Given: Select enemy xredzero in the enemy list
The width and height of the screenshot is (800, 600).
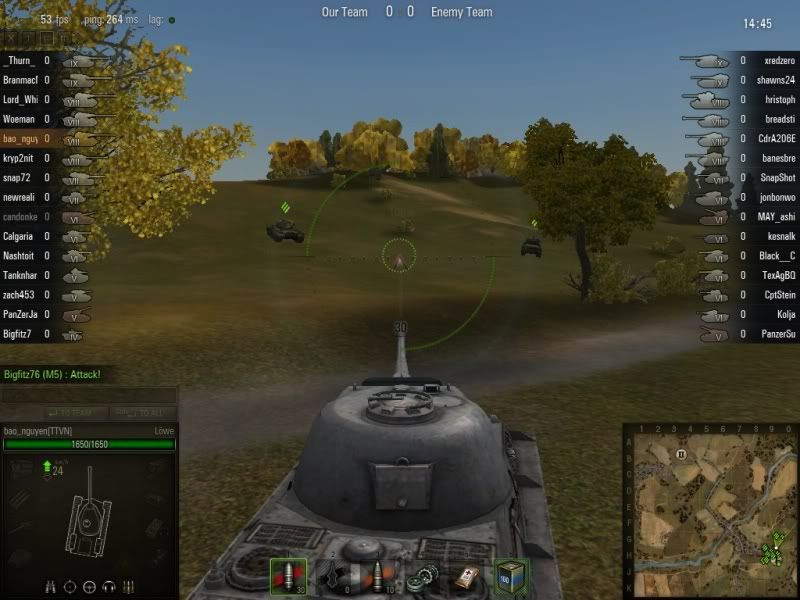Looking at the screenshot, I should 778,61.
